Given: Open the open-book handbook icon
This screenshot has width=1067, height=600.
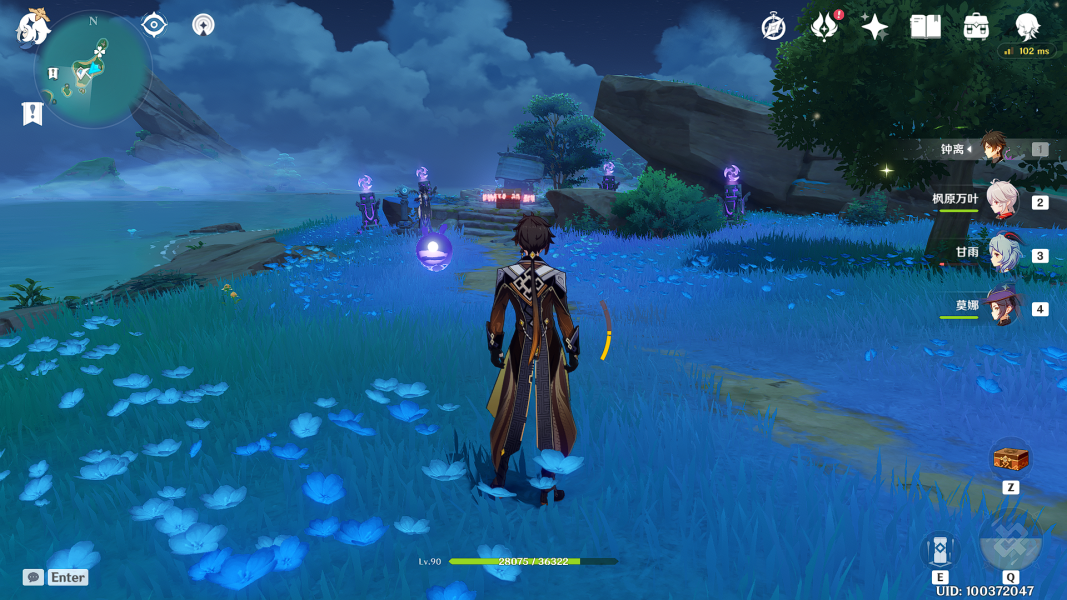Looking at the screenshot, I should click(926, 27).
